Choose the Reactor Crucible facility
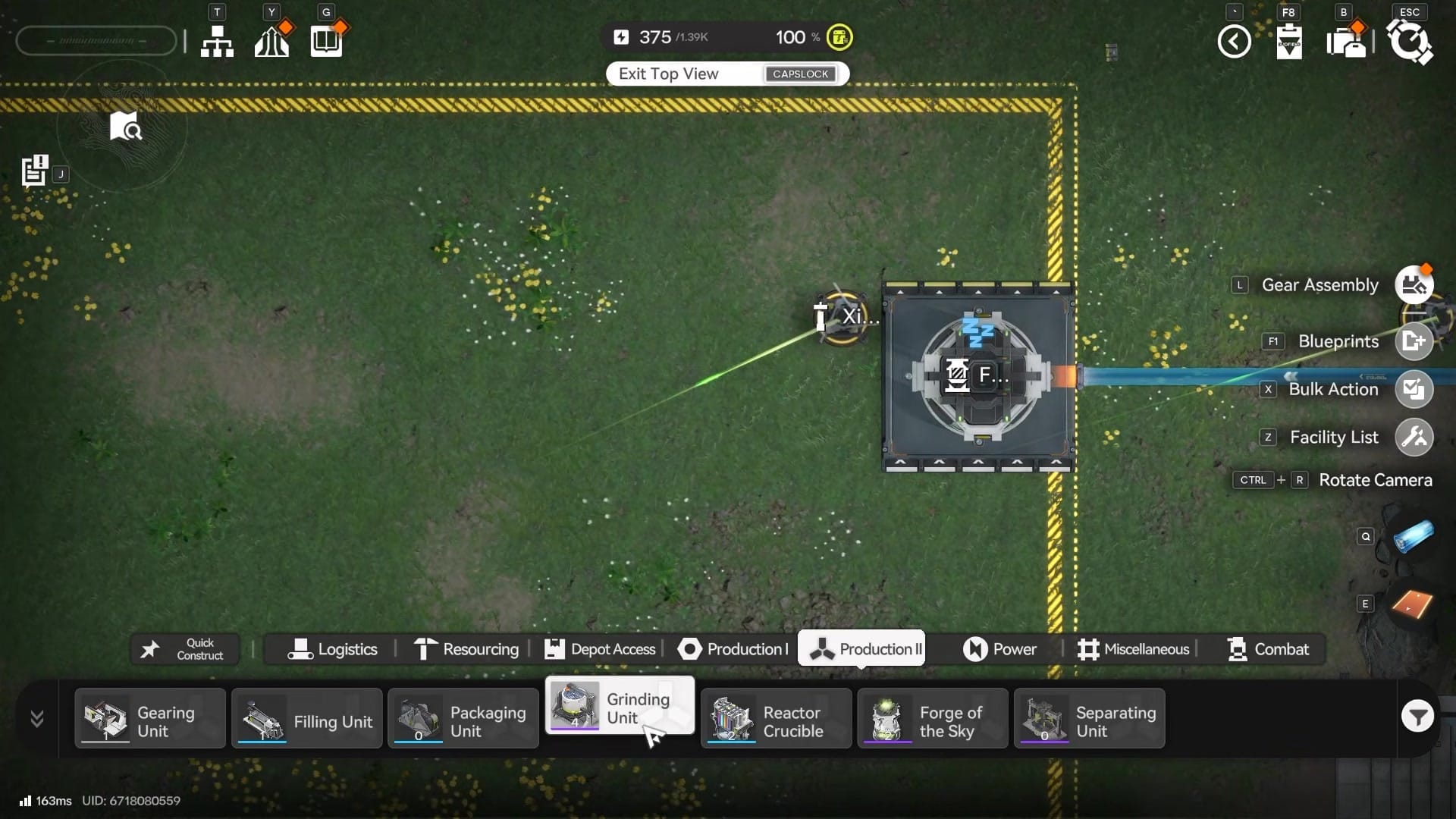The height and width of the screenshot is (819, 1456). [x=776, y=719]
